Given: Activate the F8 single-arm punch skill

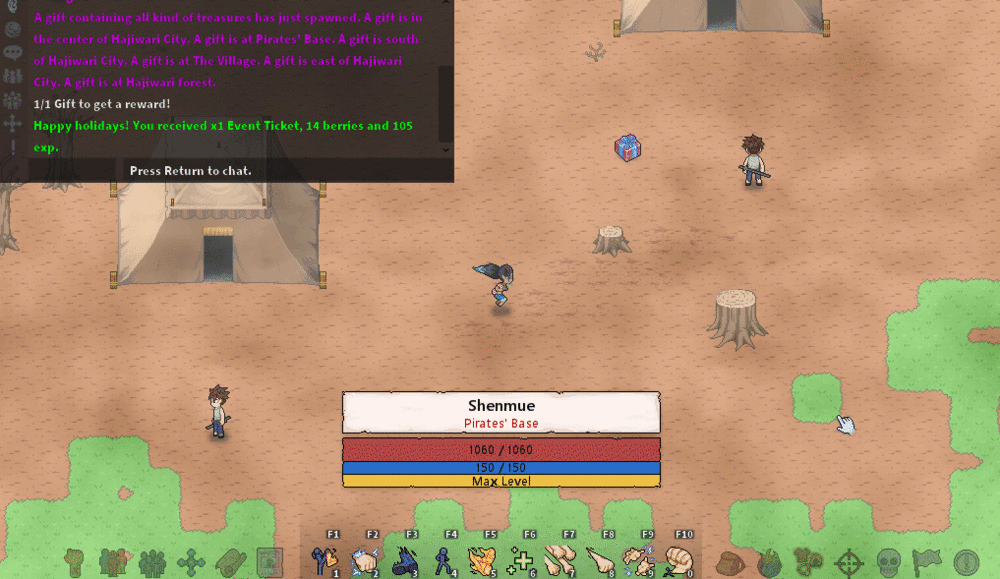Looking at the screenshot, I should tap(600, 559).
